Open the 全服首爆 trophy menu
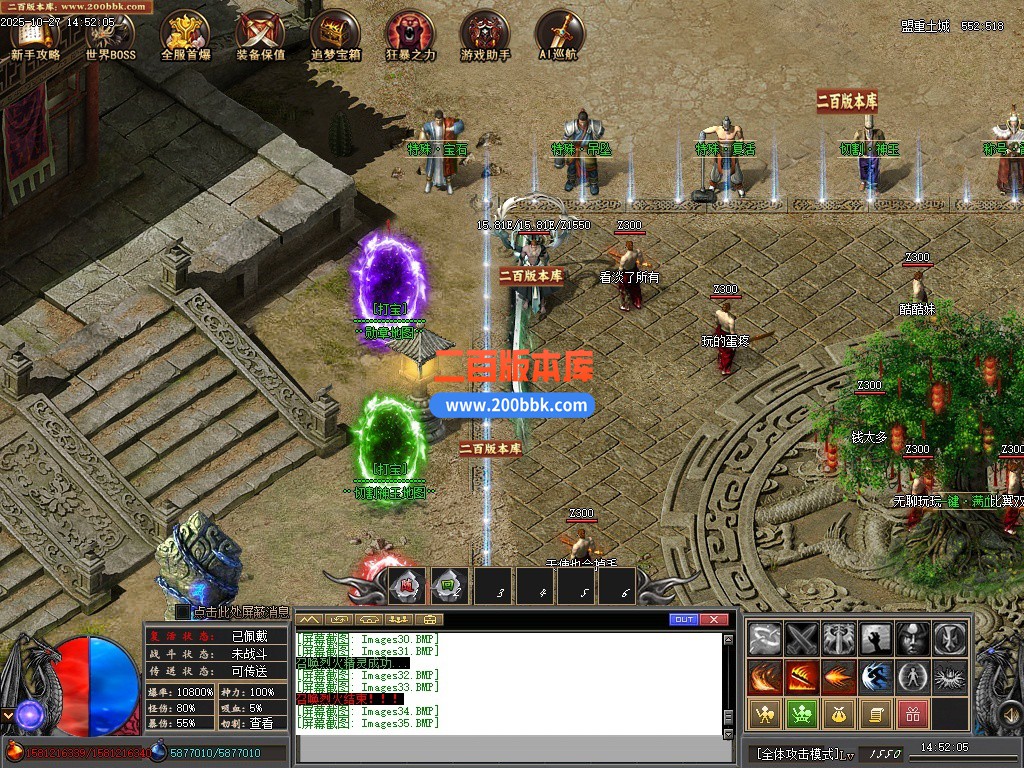 [x=185, y=36]
